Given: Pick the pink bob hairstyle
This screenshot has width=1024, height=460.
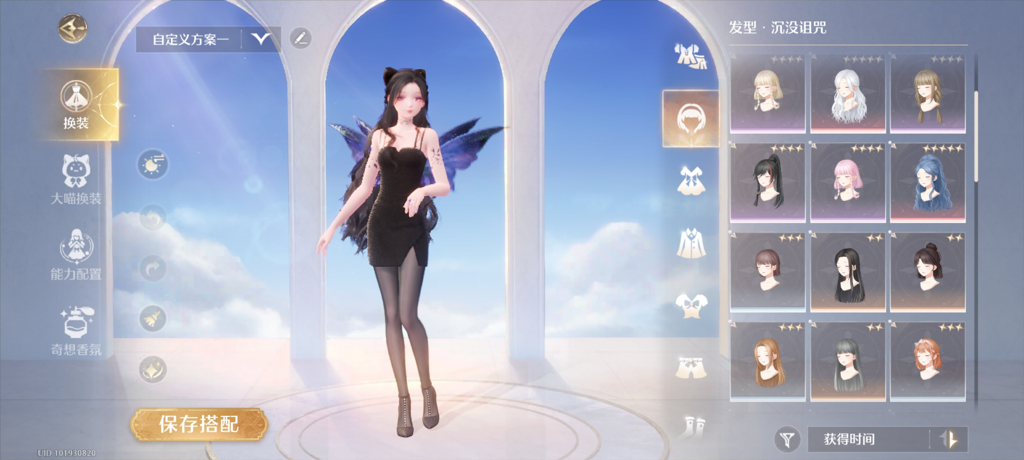Looking at the screenshot, I should [x=848, y=182].
